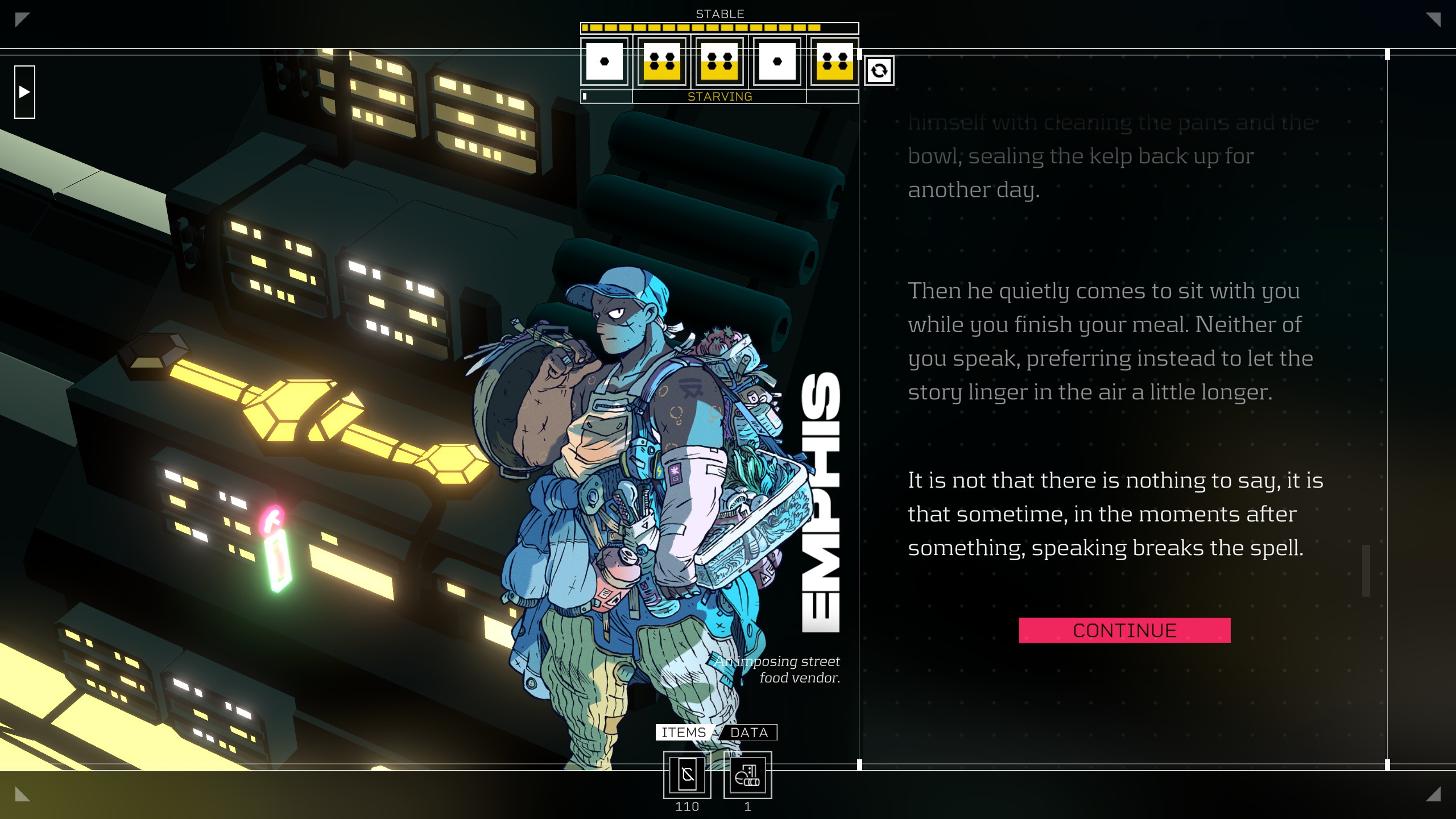Click the dice refresh cycle icon

click(879, 71)
